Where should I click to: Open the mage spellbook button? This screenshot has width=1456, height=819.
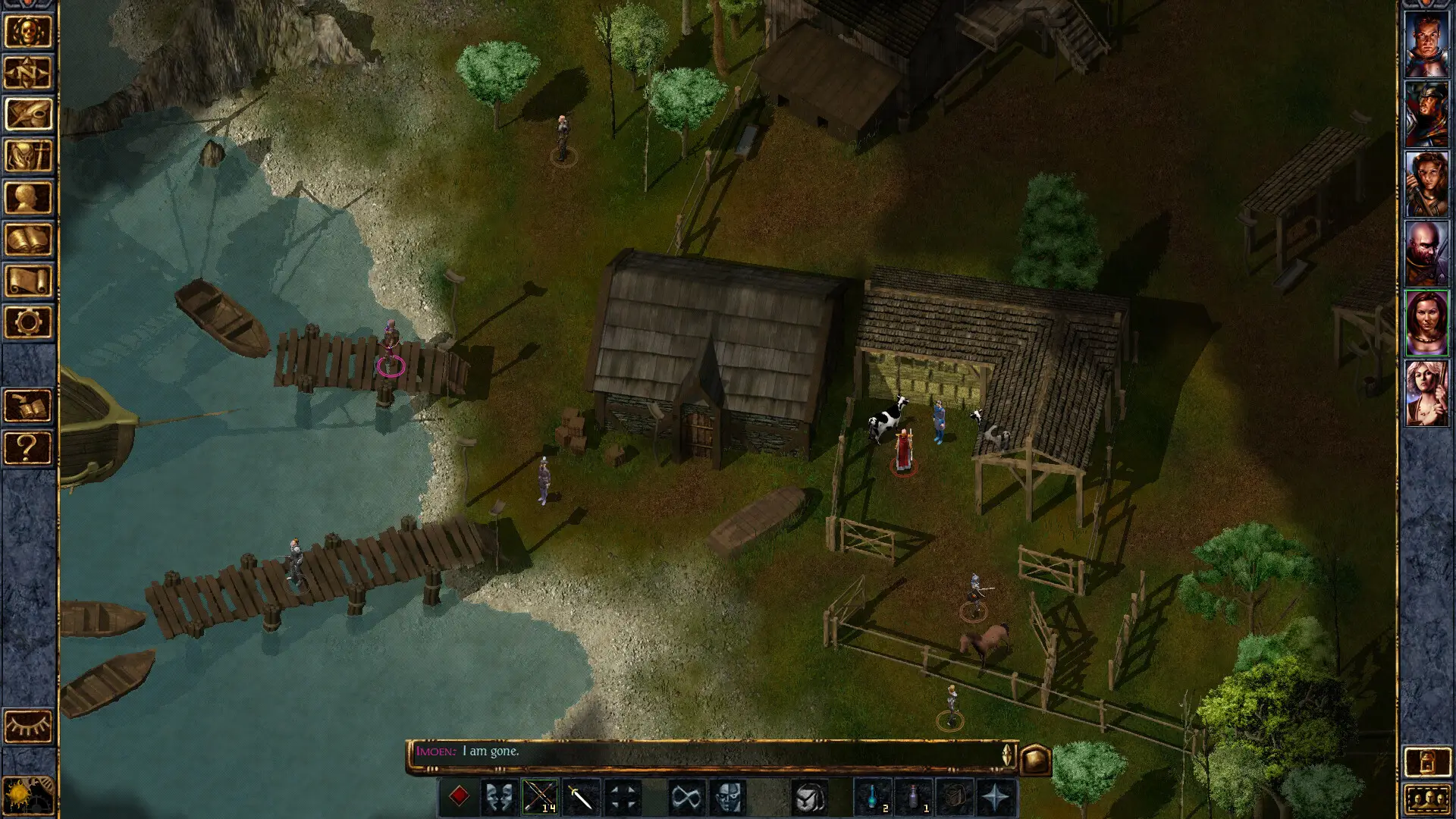28,240
